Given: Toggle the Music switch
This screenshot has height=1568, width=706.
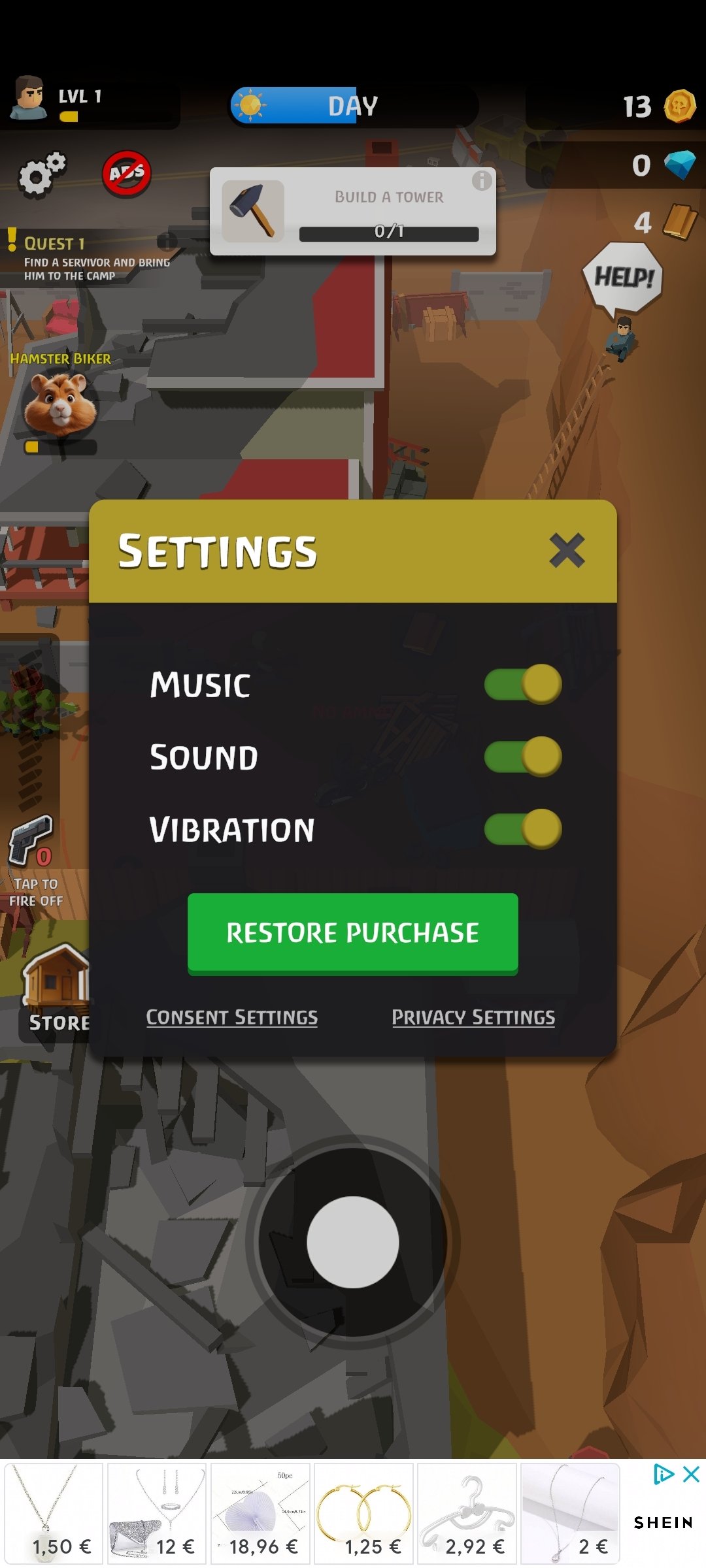Looking at the screenshot, I should tap(522, 685).
